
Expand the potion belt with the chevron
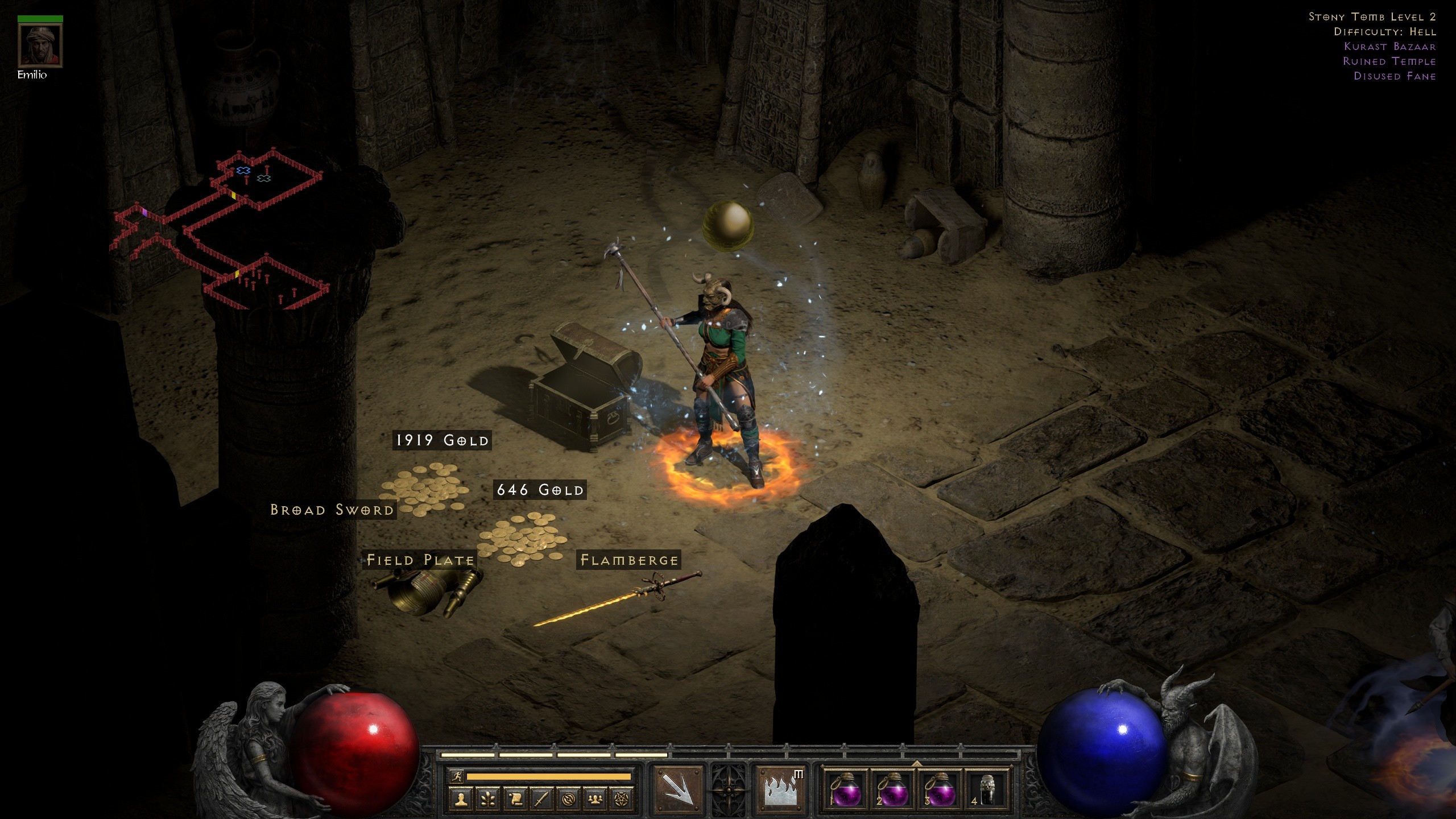pos(916,763)
